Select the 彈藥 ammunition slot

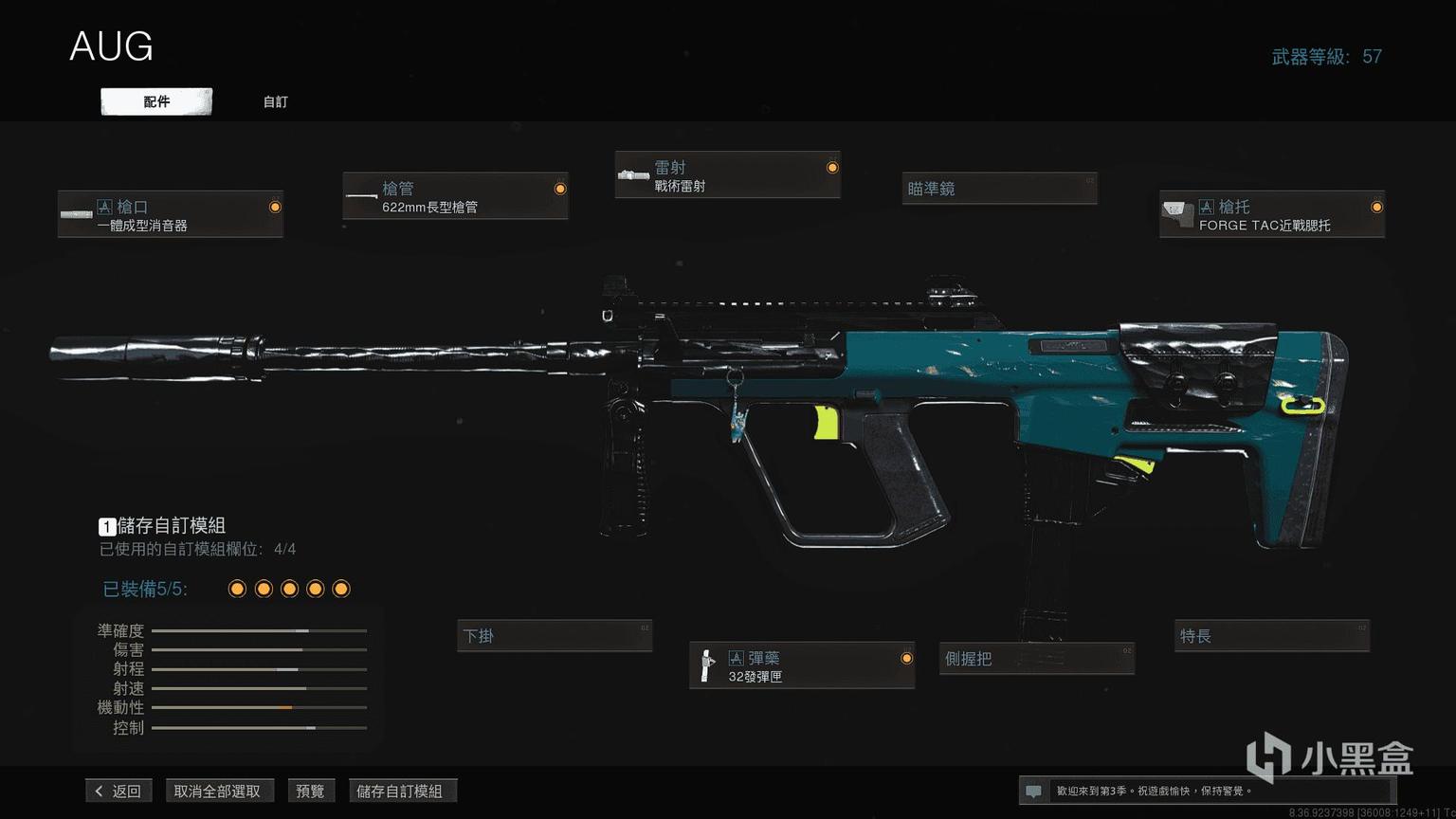(x=802, y=665)
